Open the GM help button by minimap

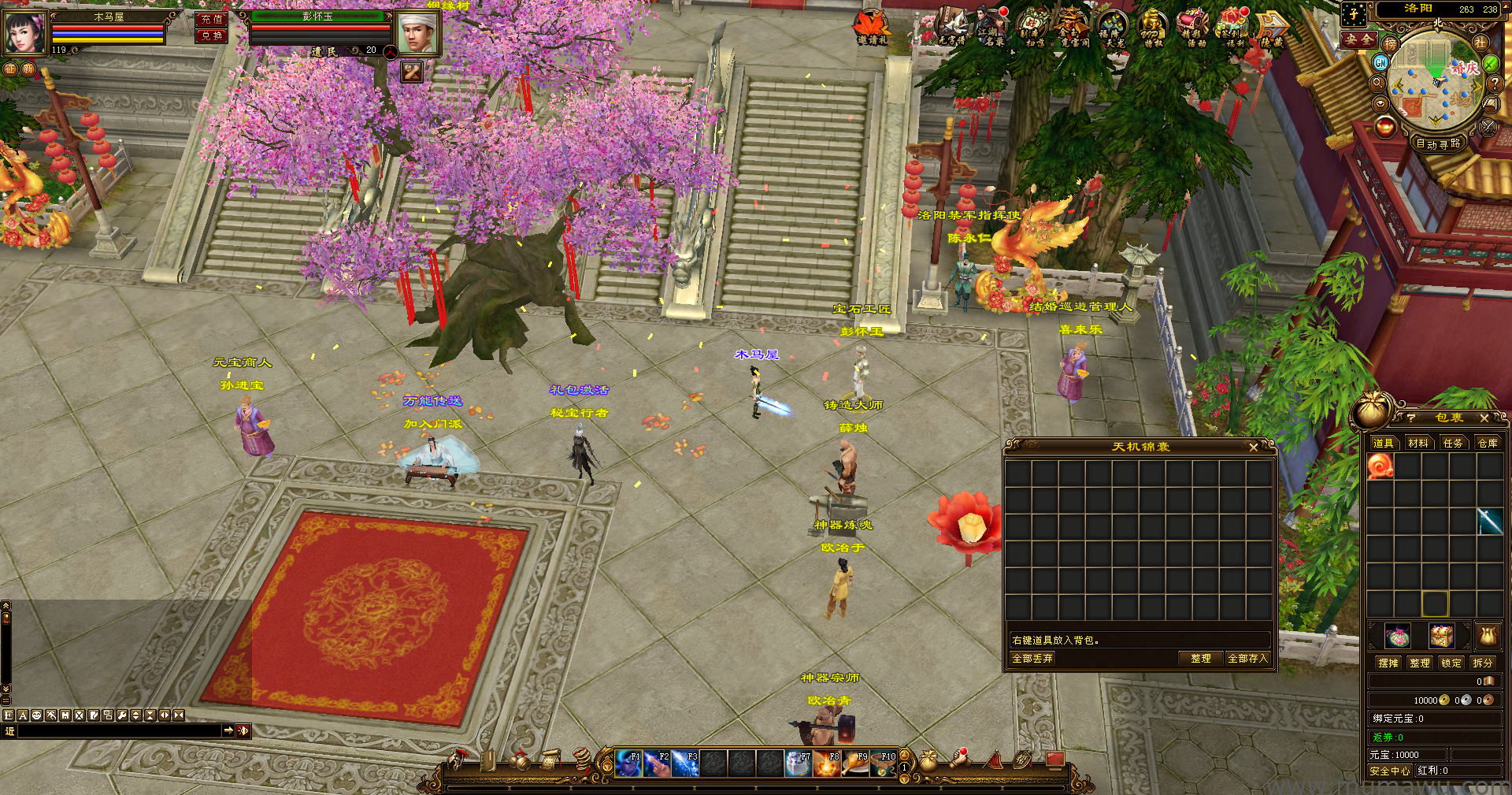(x=1380, y=62)
